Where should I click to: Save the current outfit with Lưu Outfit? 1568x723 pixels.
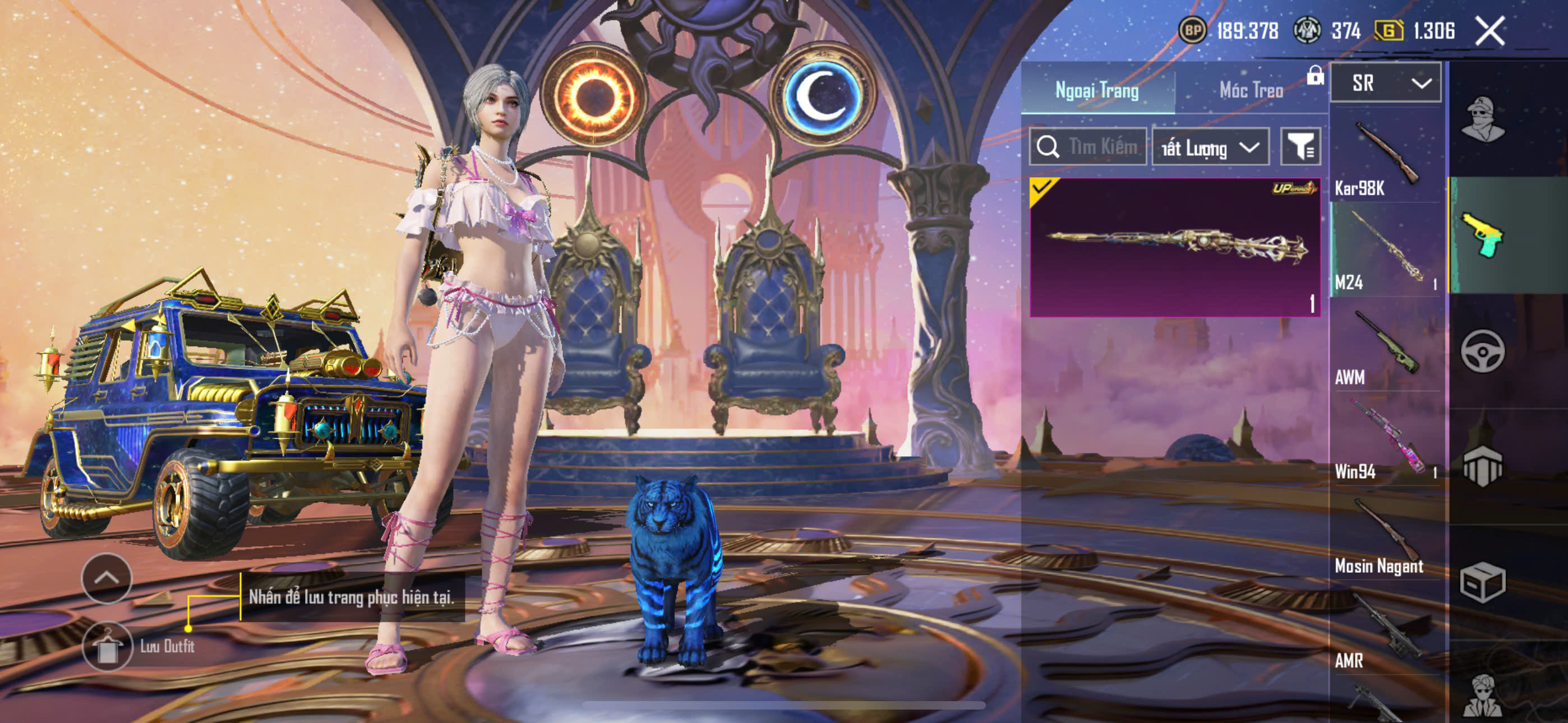point(108,646)
